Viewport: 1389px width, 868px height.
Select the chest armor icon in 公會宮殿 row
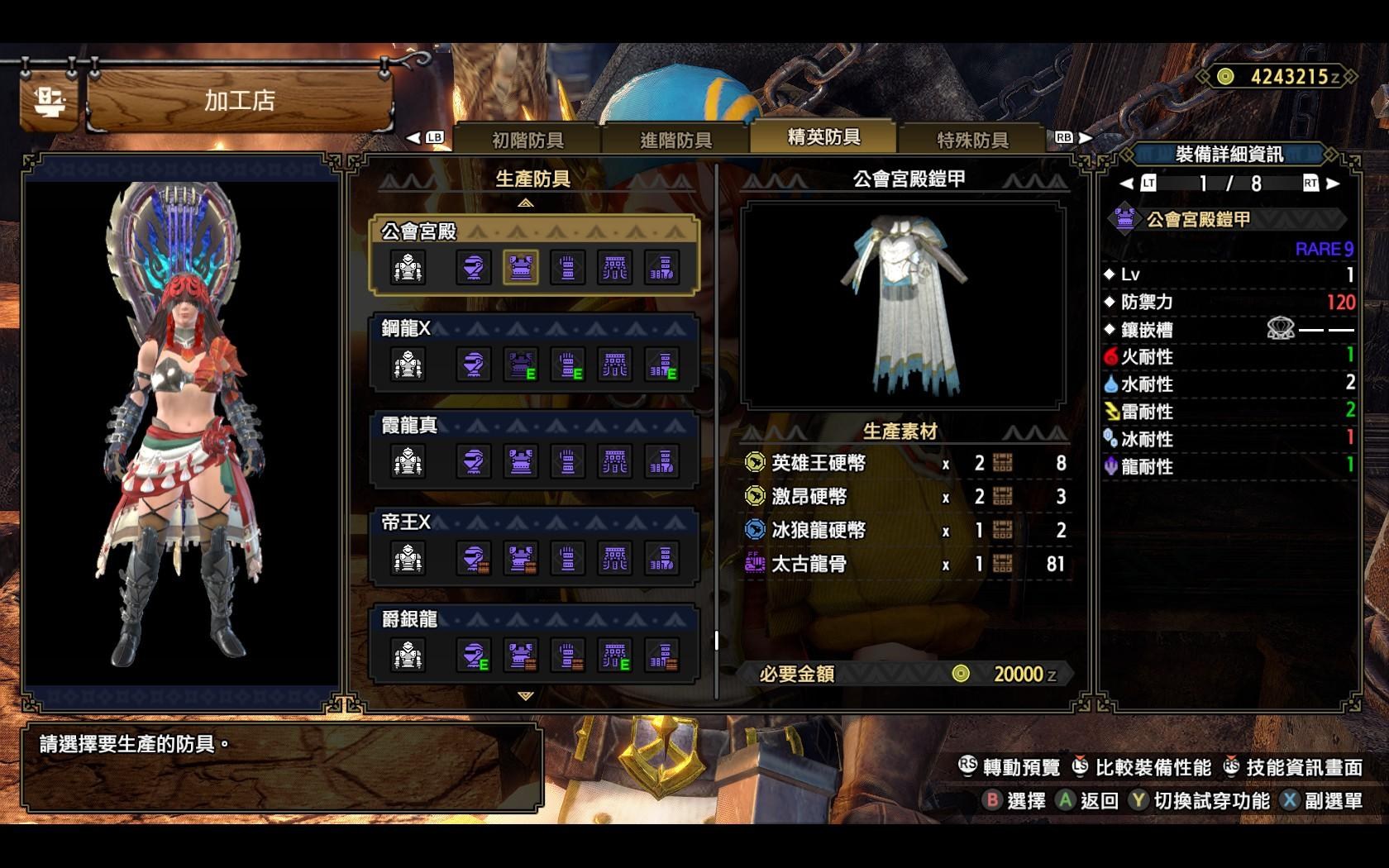pos(519,269)
